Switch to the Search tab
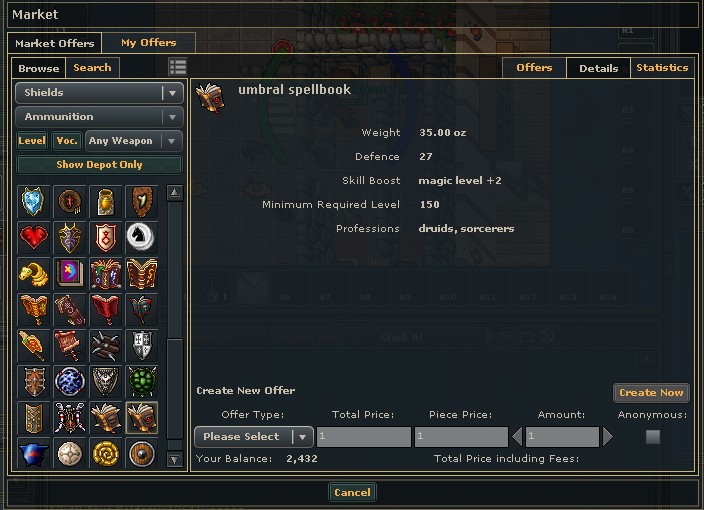 coord(92,68)
